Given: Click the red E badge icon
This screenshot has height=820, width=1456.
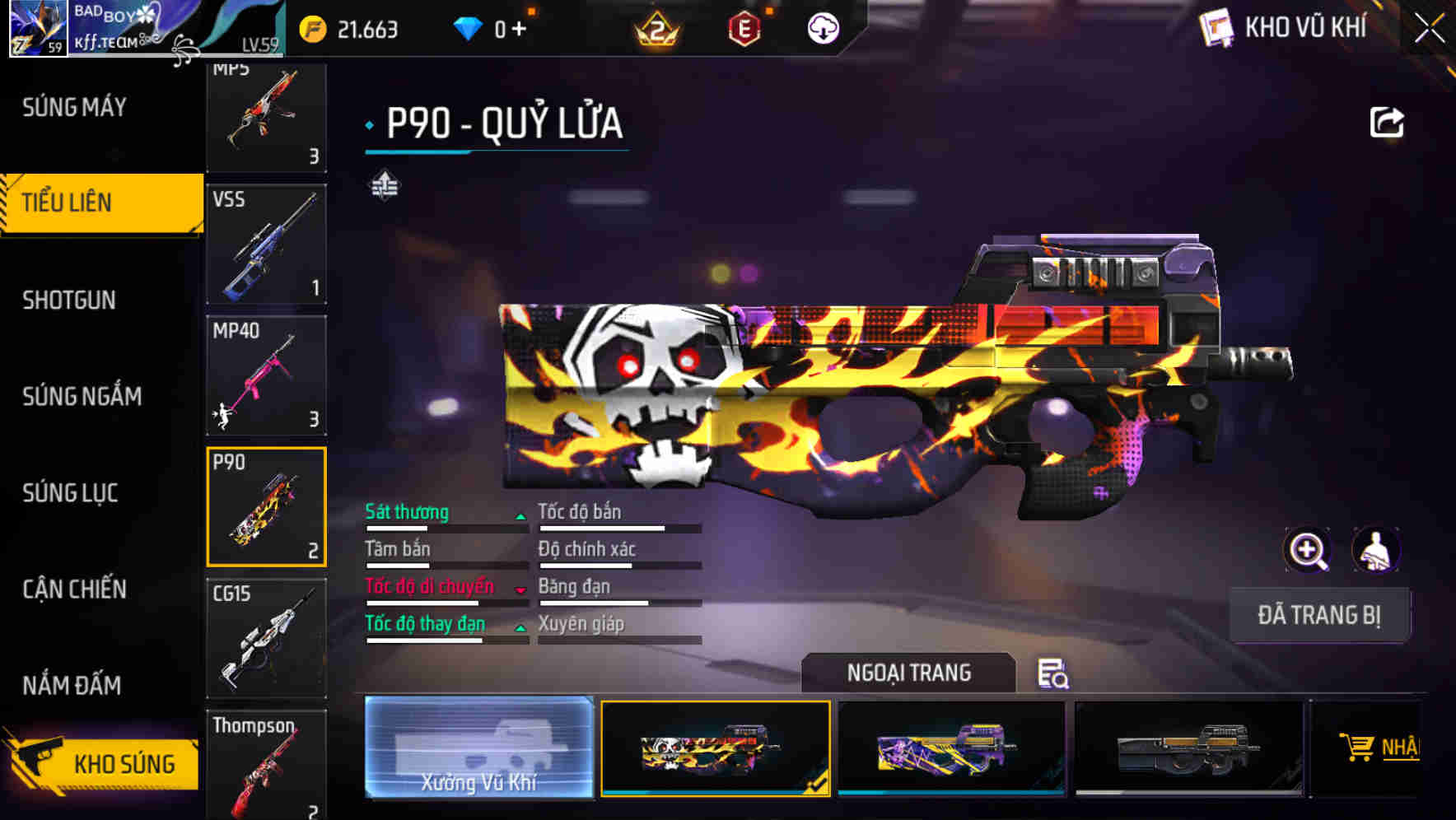Looking at the screenshot, I should [745, 30].
